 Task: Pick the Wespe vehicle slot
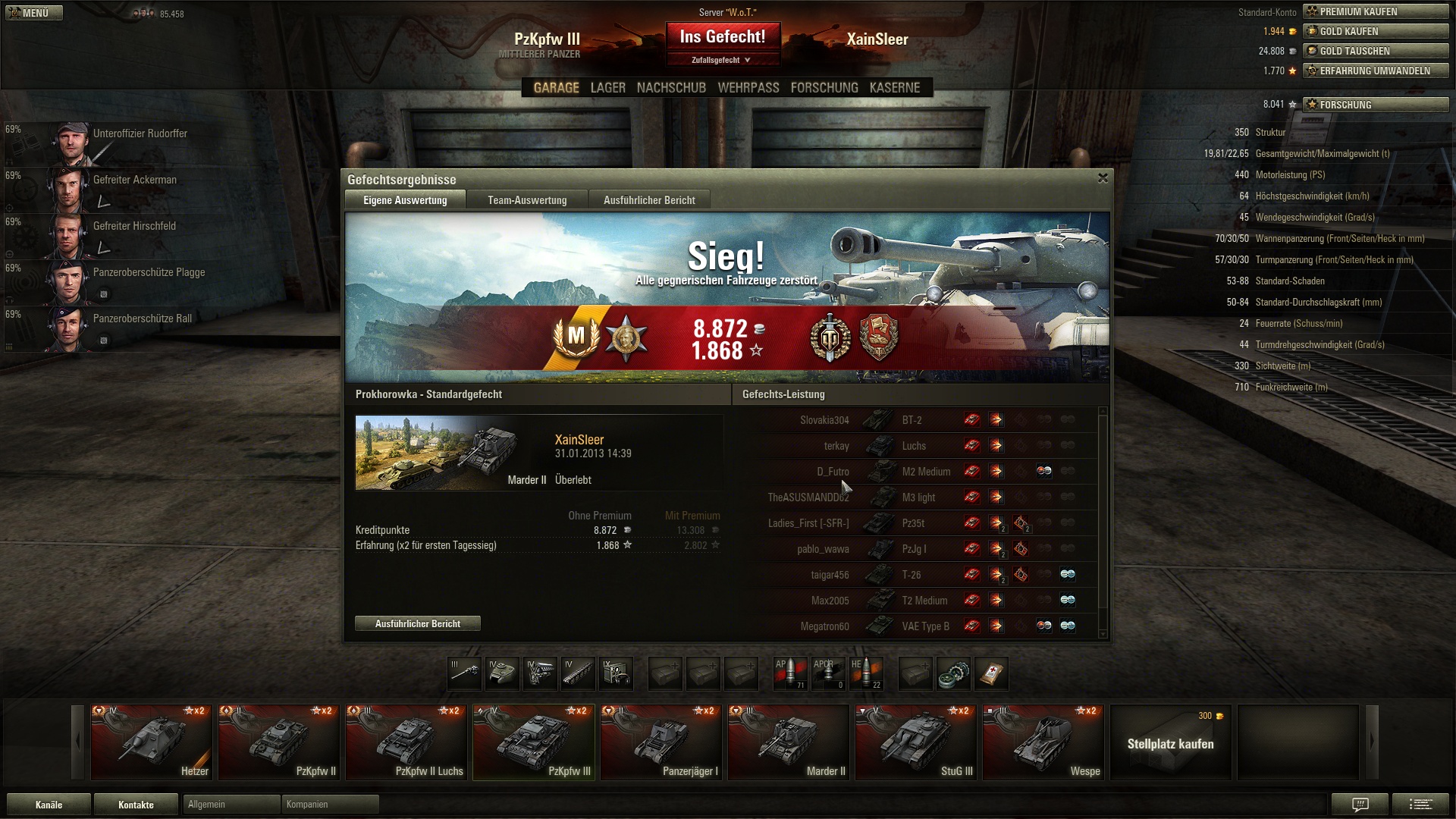pyautogui.click(x=1043, y=742)
